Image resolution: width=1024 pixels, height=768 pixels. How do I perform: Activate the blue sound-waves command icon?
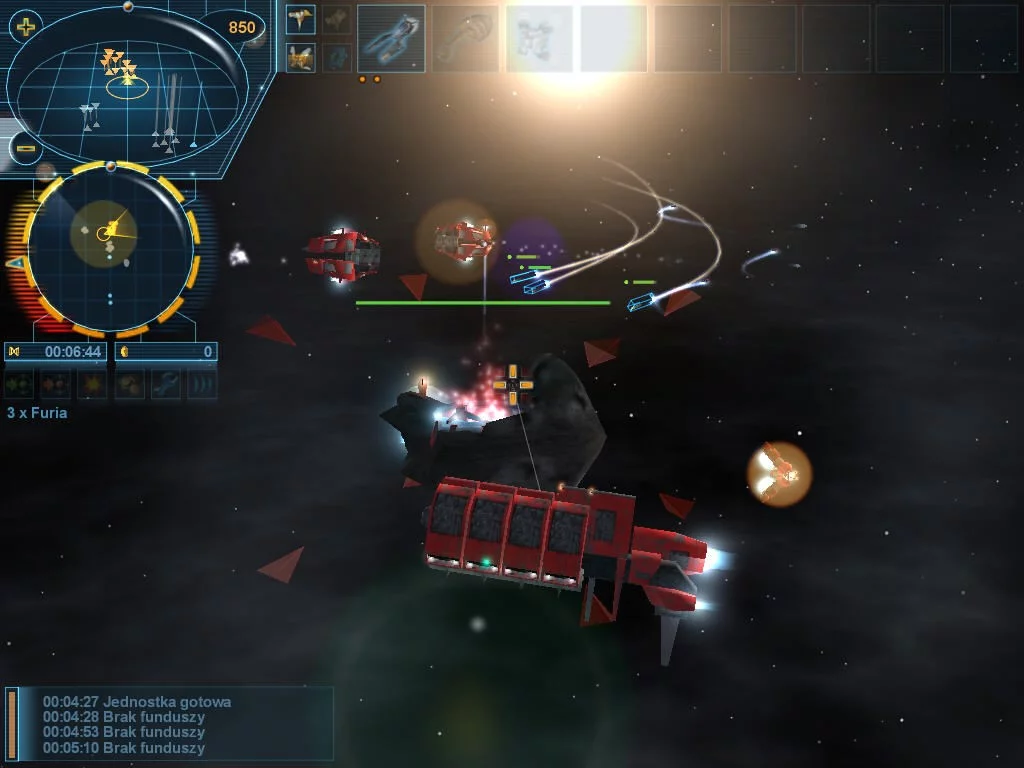click(x=202, y=384)
